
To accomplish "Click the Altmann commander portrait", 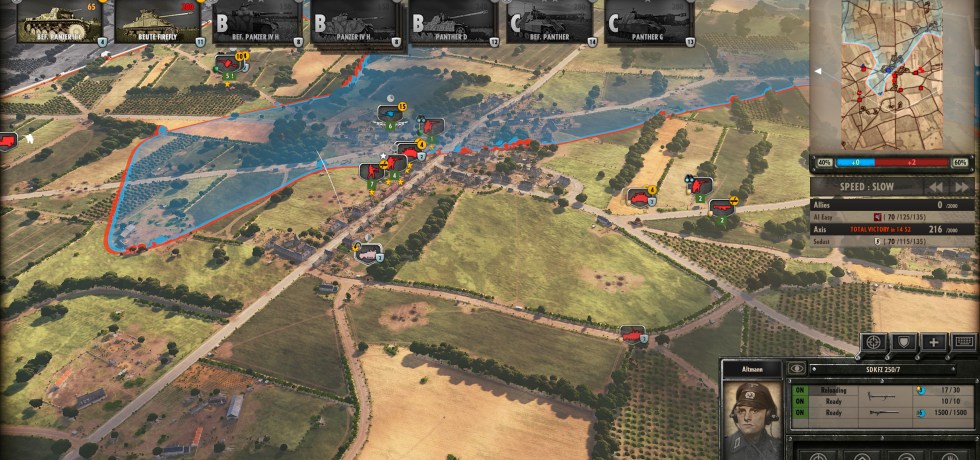I will pos(752,413).
